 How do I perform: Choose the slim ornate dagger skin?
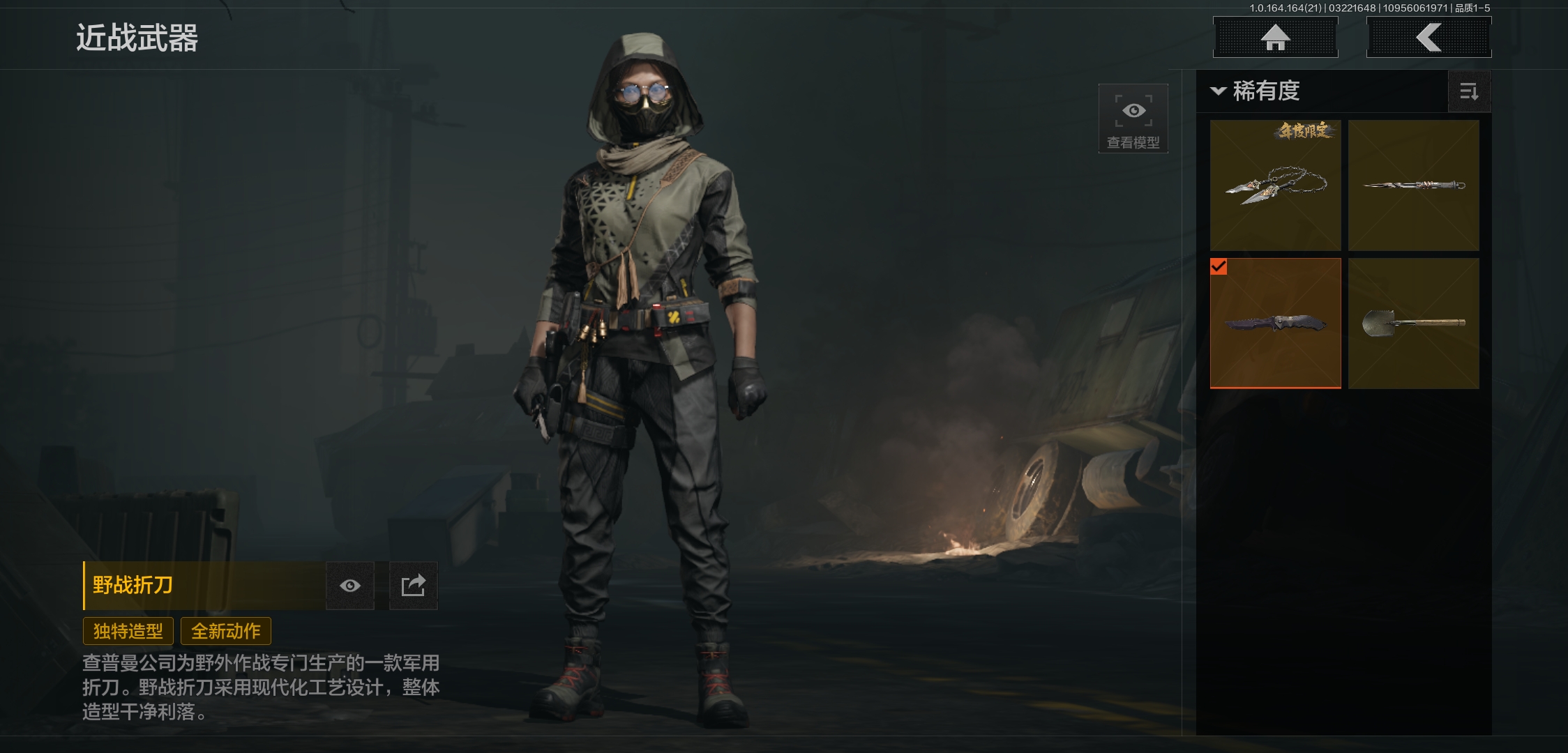click(x=1413, y=185)
